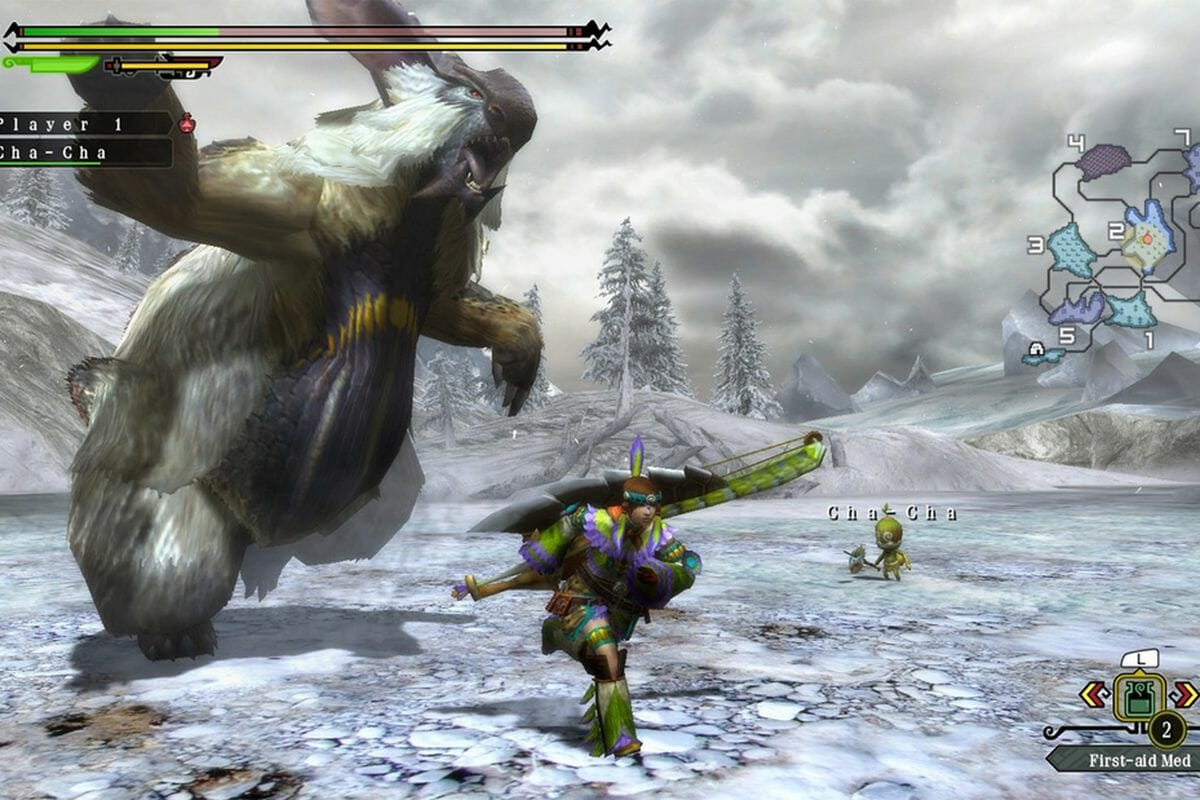
Task: Click the base camp marker on minimap
Action: point(1037,350)
